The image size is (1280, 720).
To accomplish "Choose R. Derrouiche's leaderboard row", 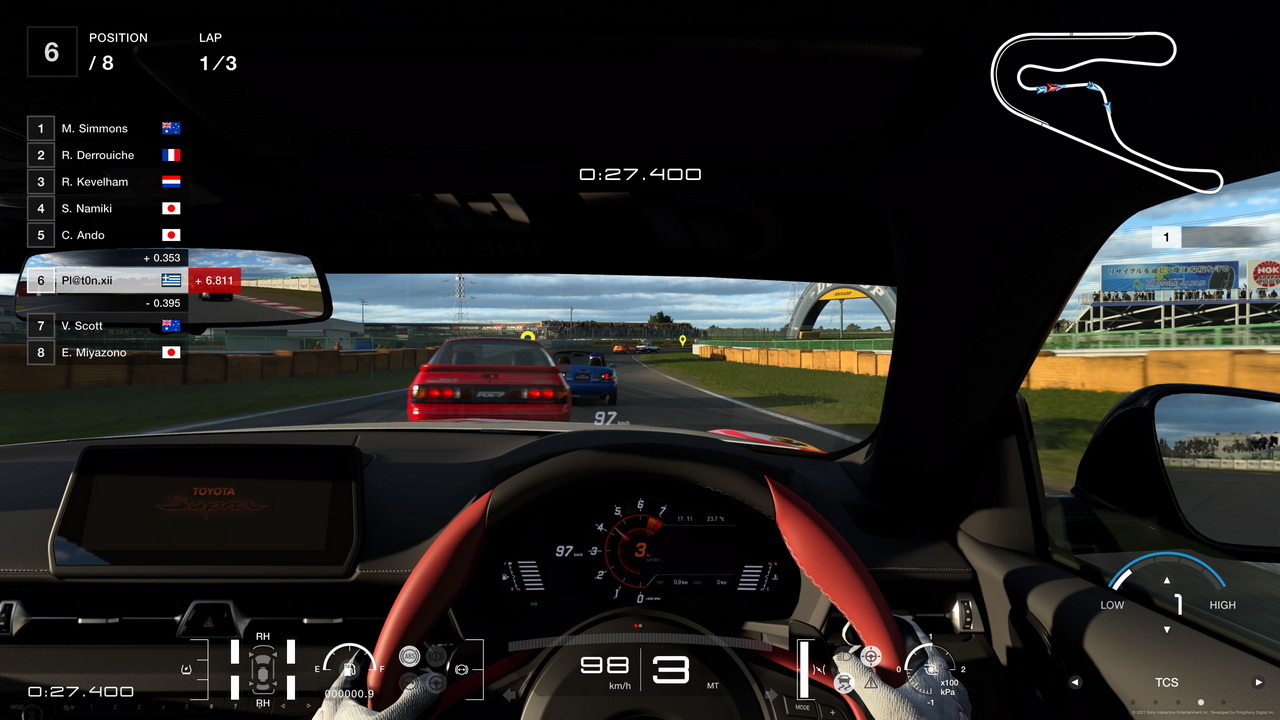I will [105, 155].
